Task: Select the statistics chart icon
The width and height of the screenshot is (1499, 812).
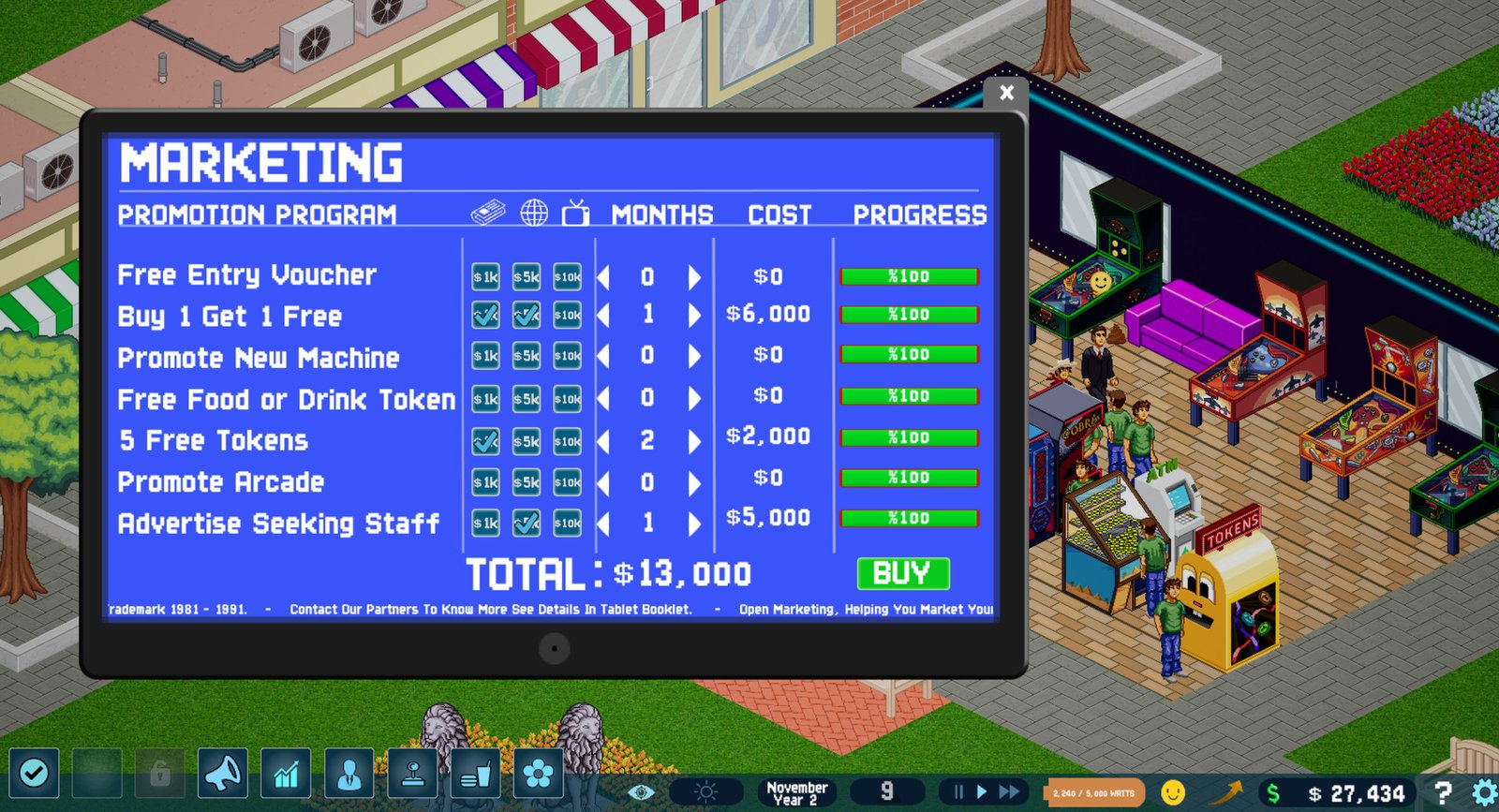Action: [x=286, y=775]
